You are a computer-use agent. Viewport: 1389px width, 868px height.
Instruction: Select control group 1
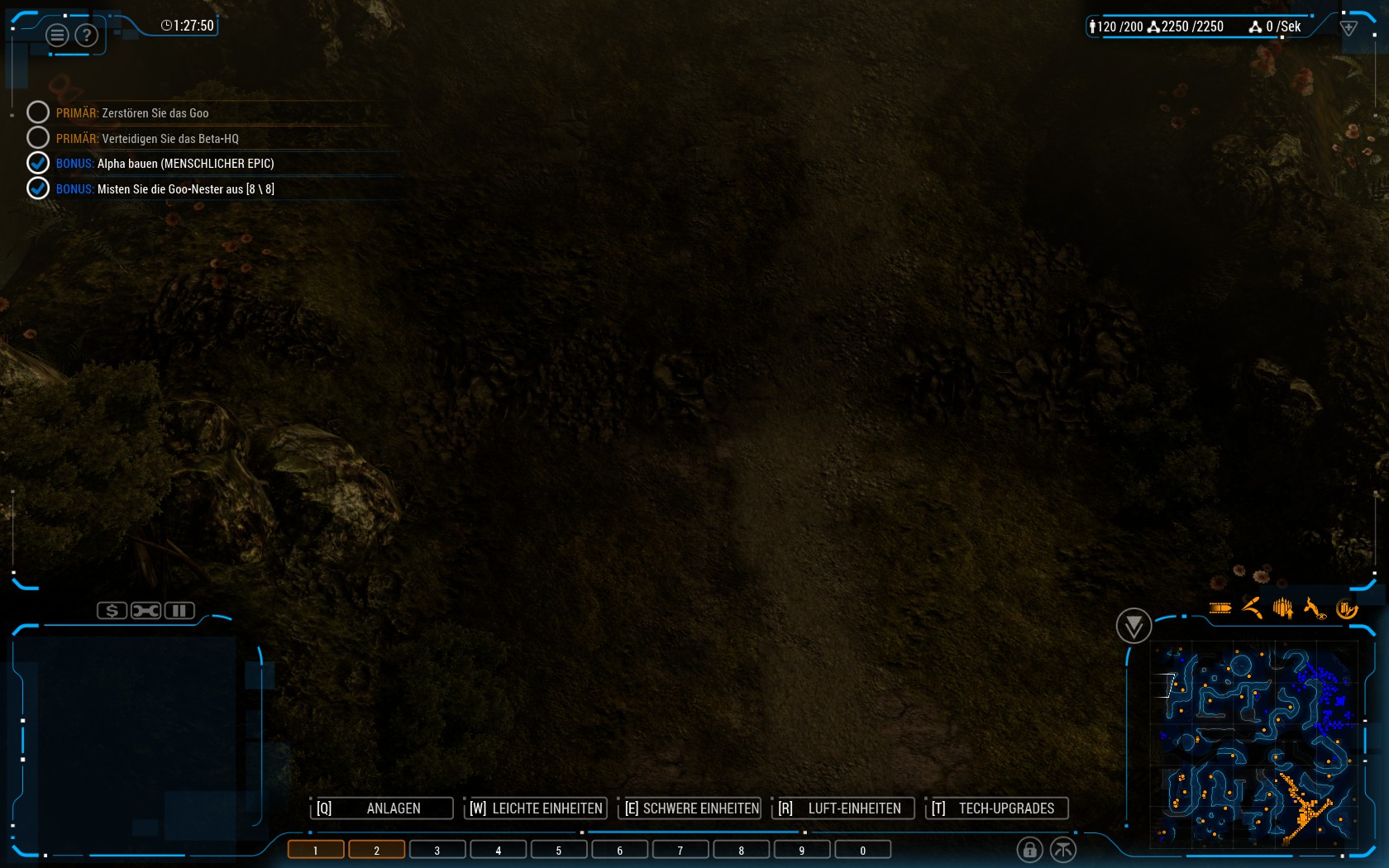316,850
